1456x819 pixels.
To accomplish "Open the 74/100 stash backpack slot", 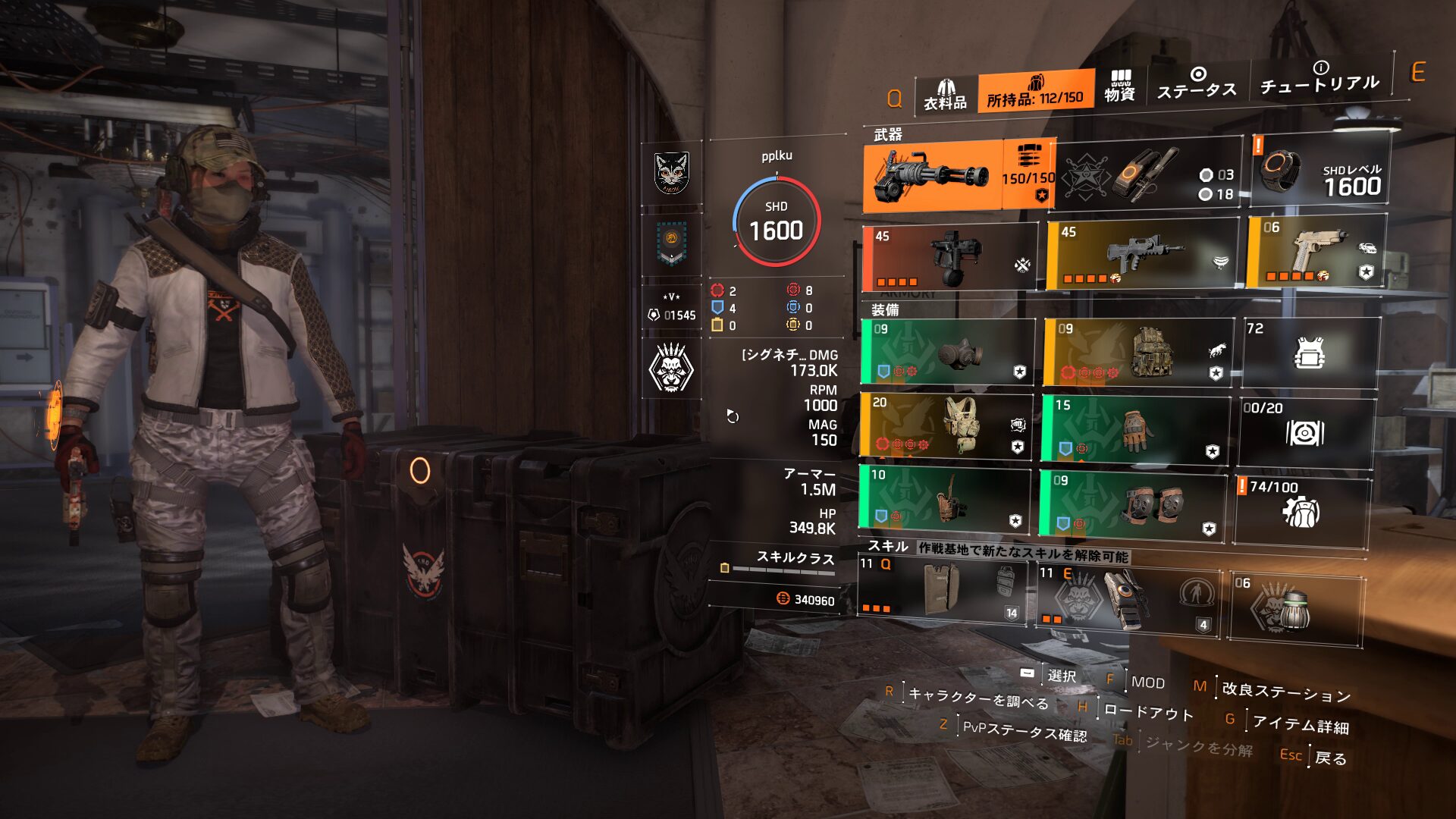I will [x=1301, y=510].
